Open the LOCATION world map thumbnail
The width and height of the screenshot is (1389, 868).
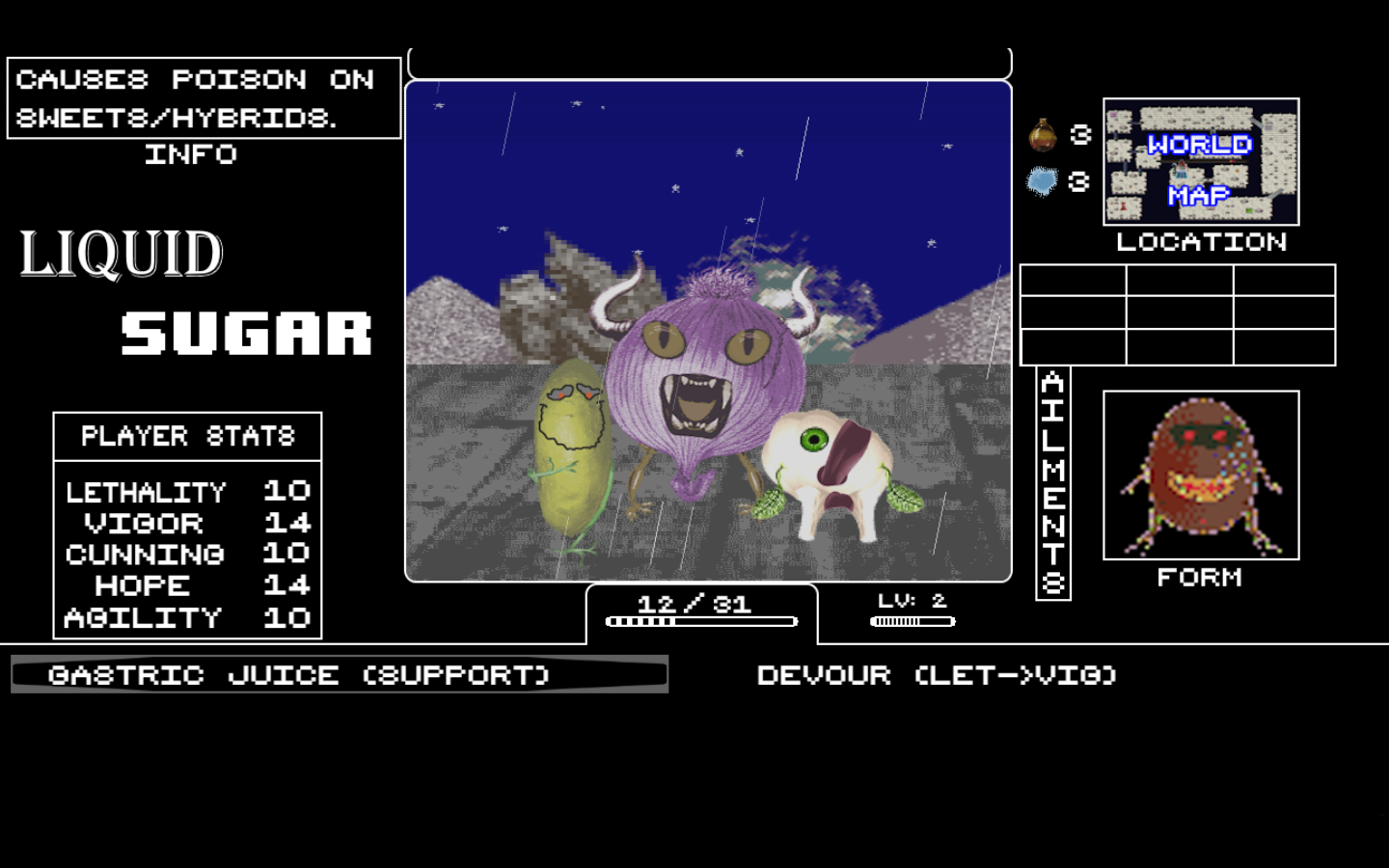[x=1201, y=164]
